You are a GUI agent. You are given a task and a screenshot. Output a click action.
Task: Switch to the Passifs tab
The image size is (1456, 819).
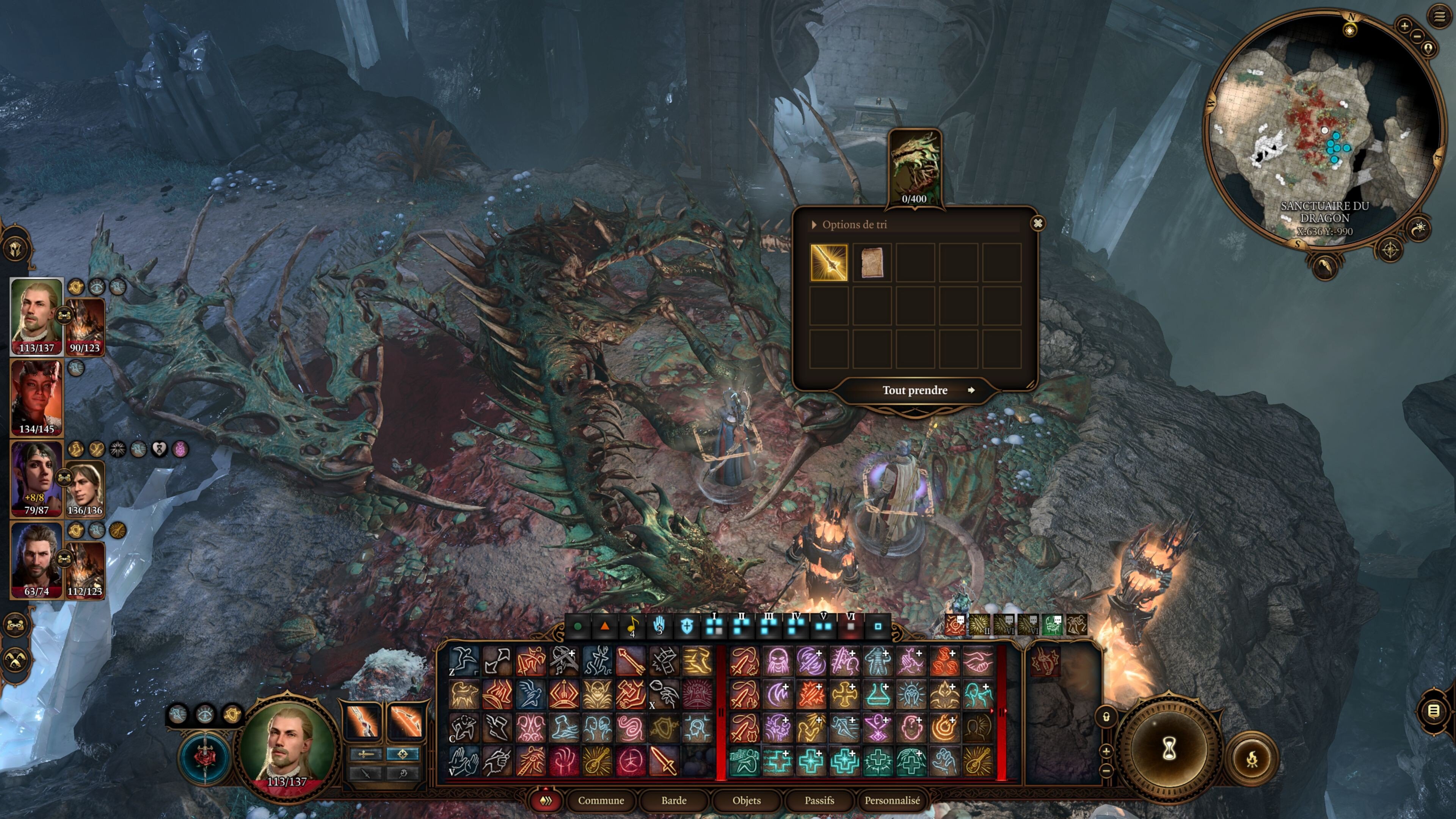click(819, 800)
